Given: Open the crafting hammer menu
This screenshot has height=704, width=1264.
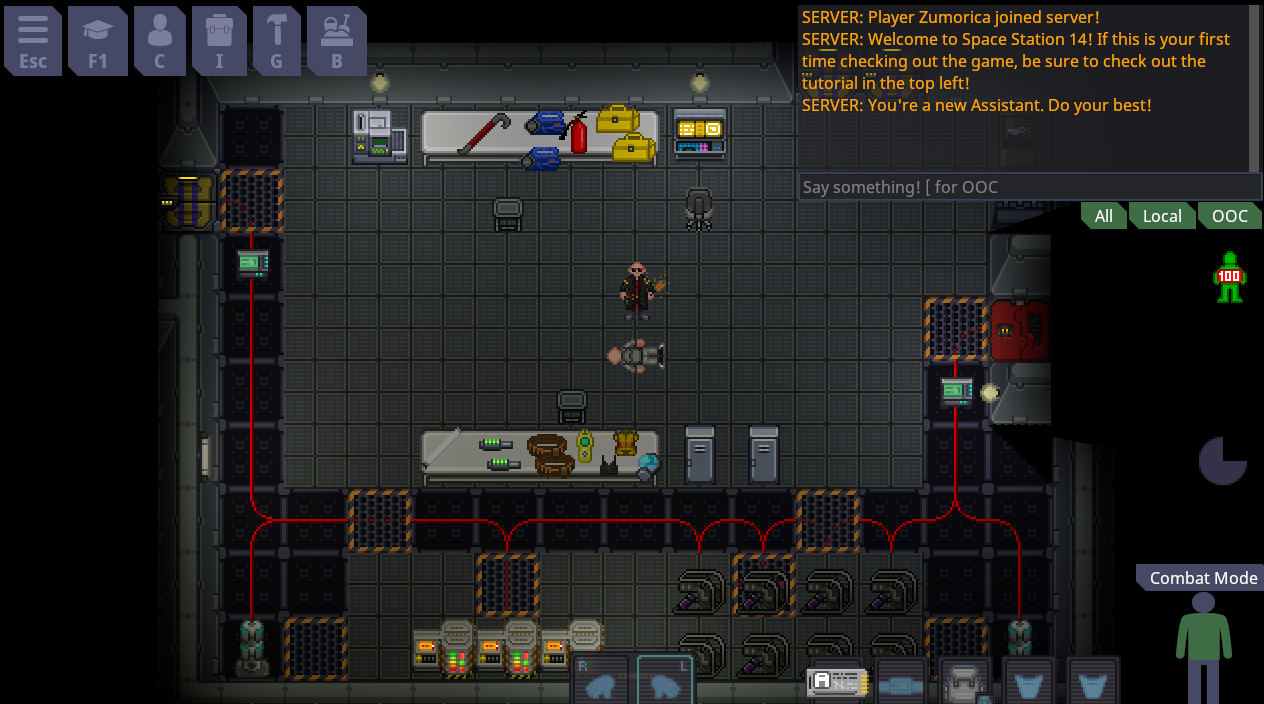Looking at the screenshot, I should point(277,40).
